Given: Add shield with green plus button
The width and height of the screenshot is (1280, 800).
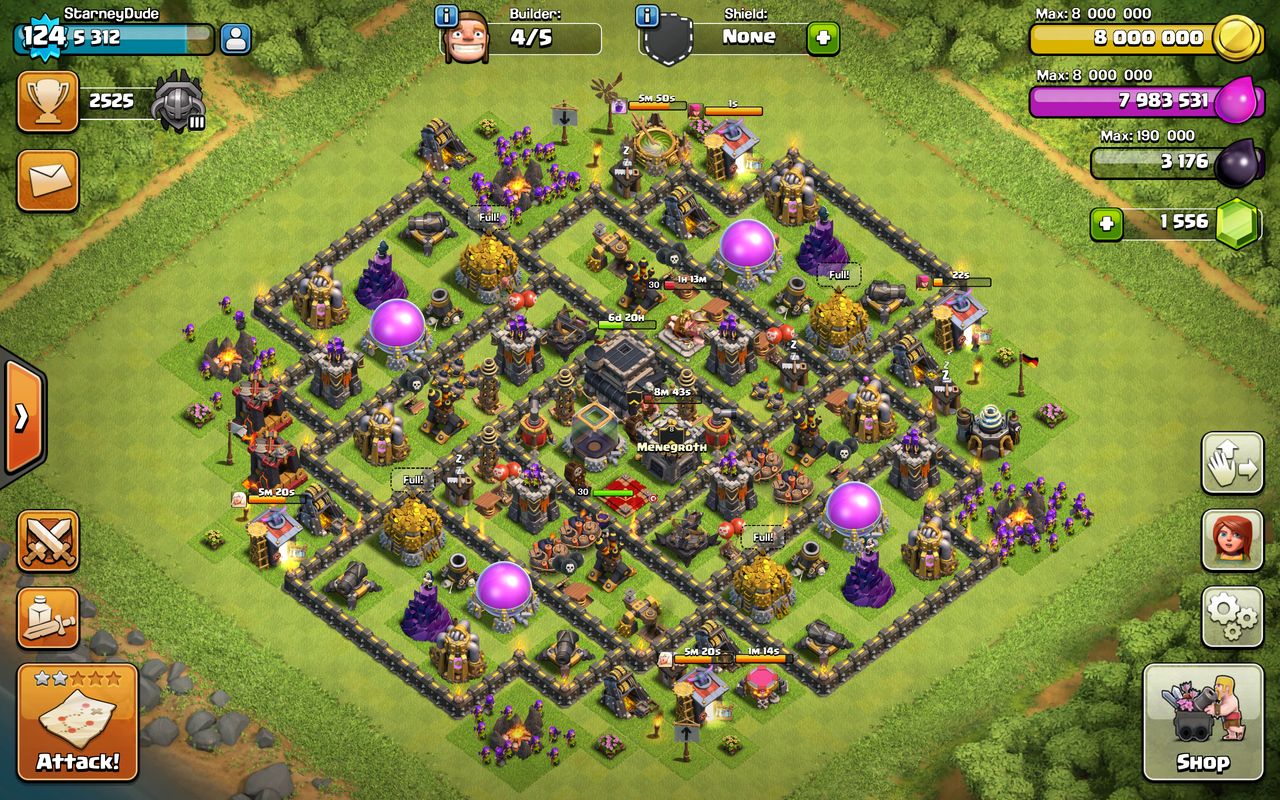Looking at the screenshot, I should (823, 39).
